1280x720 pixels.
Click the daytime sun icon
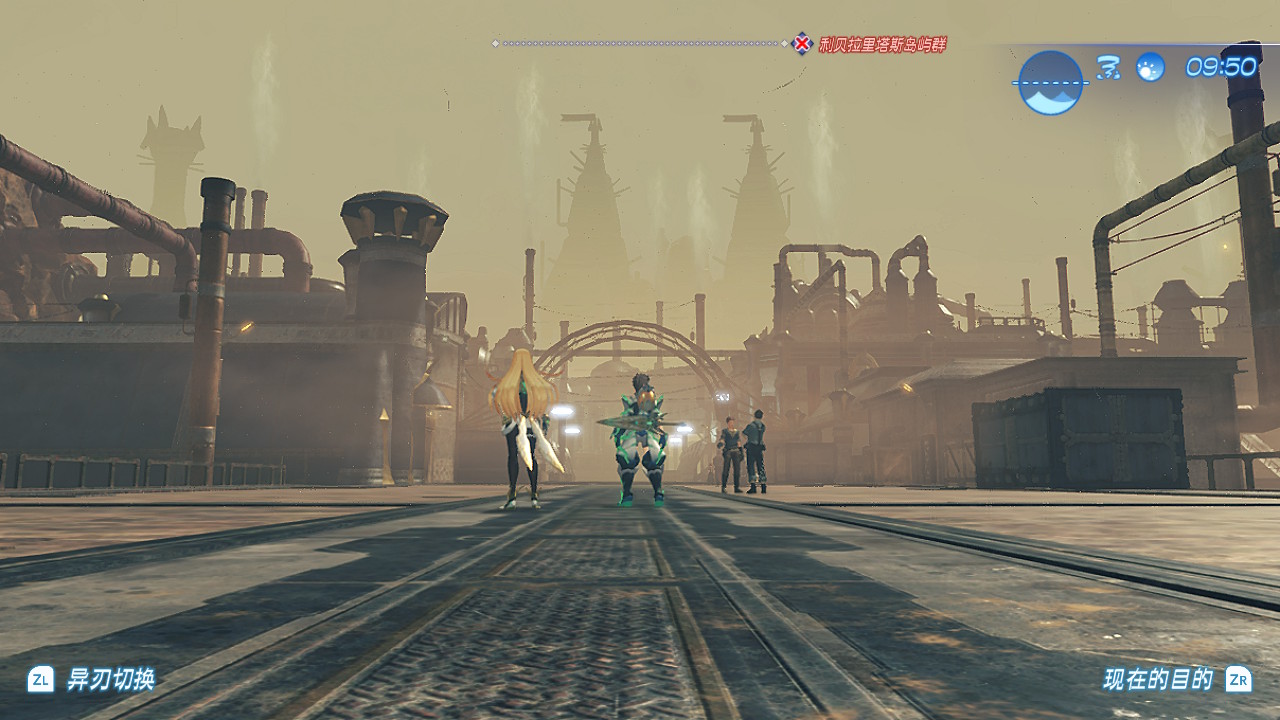click(x=1150, y=67)
